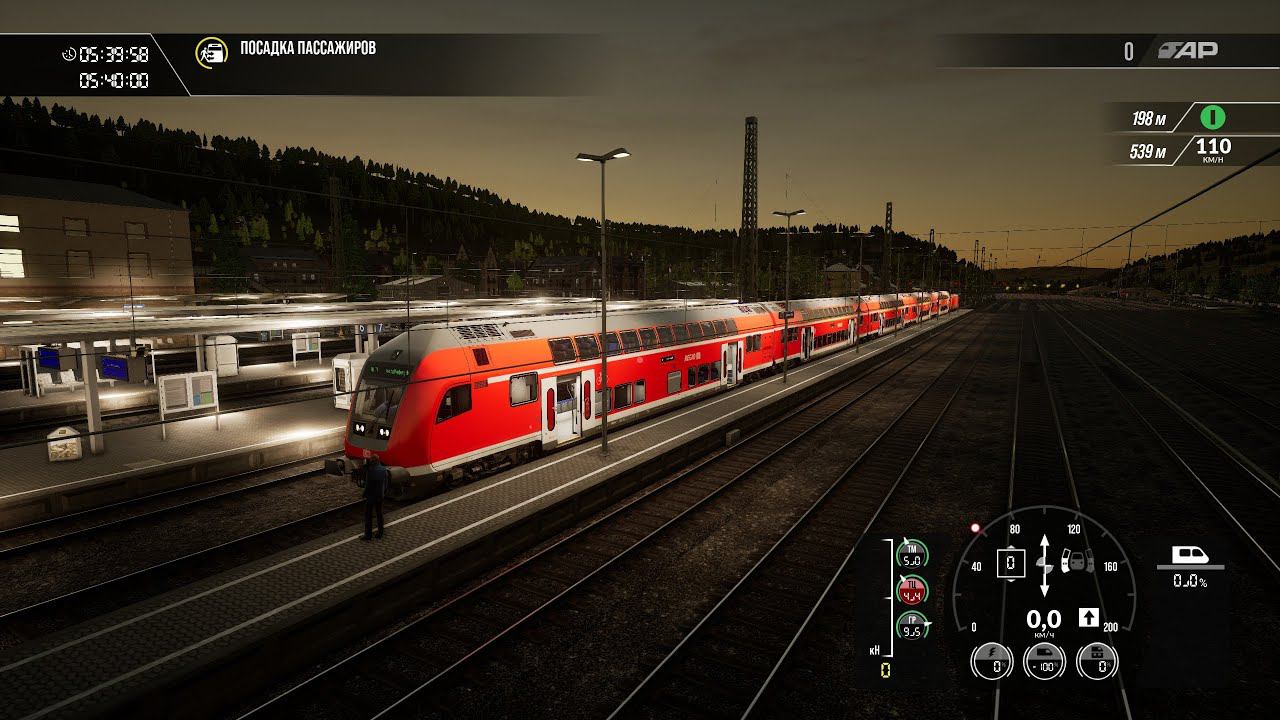This screenshot has width=1280, height=720.
Task: Click the gradient train silhouette icon
Action: pyautogui.click(x=1190, y=555)
